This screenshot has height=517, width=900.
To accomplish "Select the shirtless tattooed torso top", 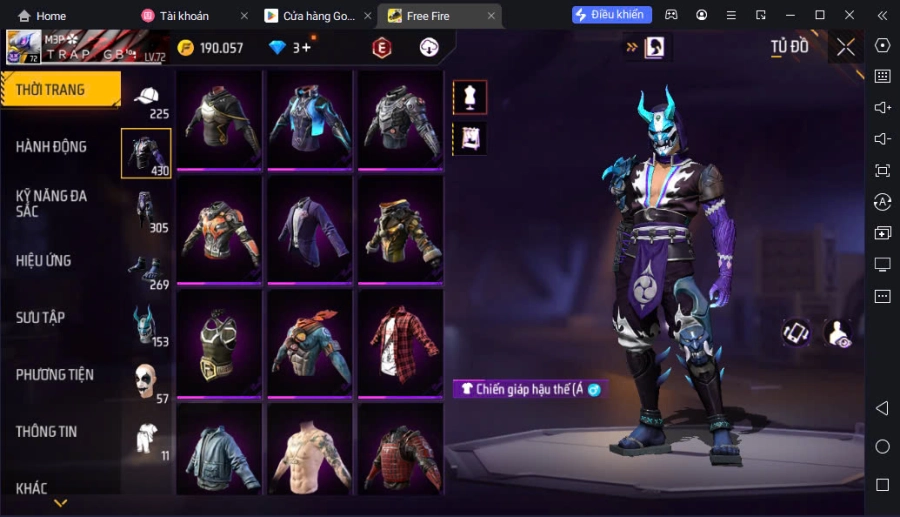I will [309, 449].
